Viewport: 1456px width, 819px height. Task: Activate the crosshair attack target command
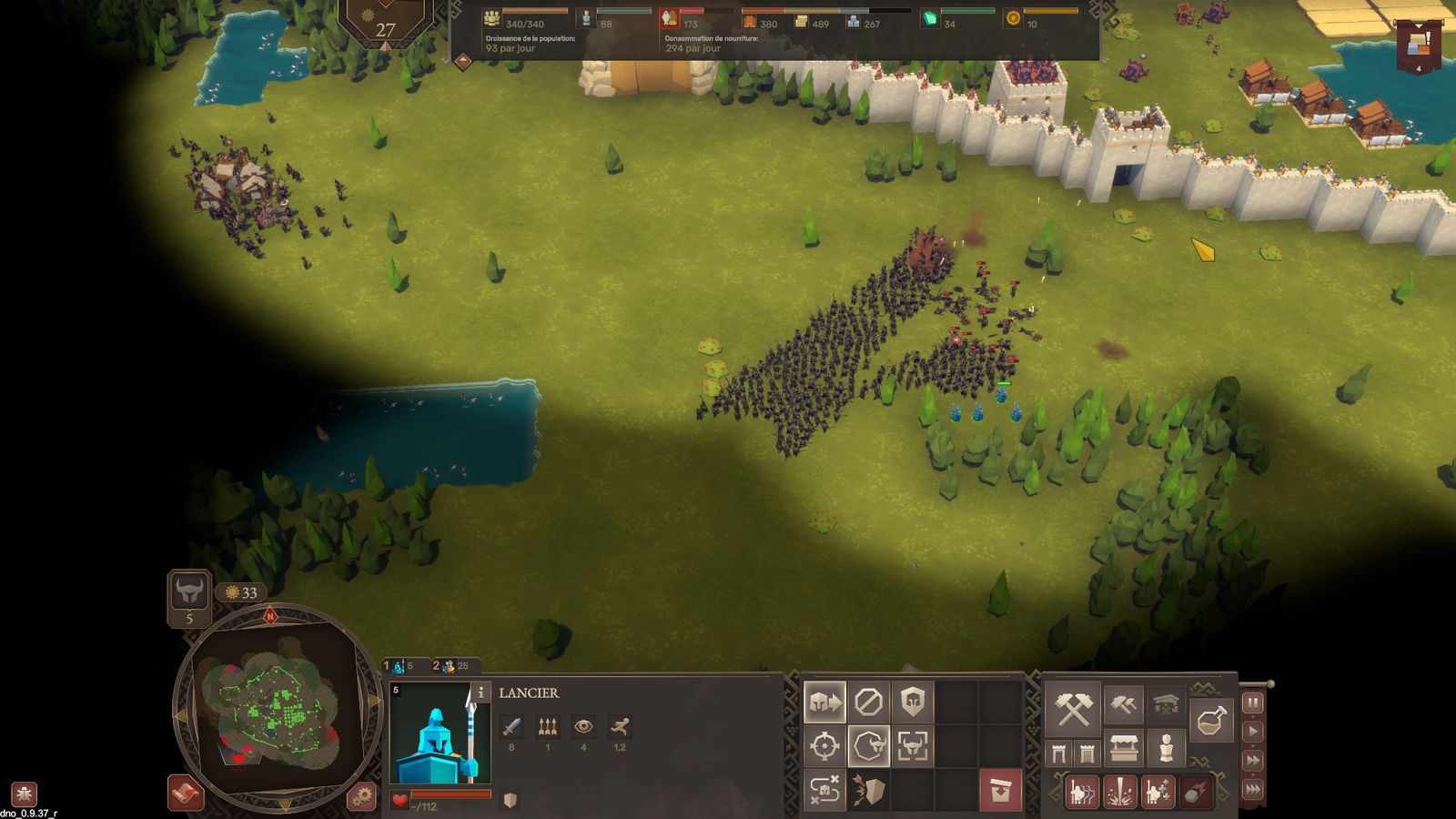tap(824, 746)
